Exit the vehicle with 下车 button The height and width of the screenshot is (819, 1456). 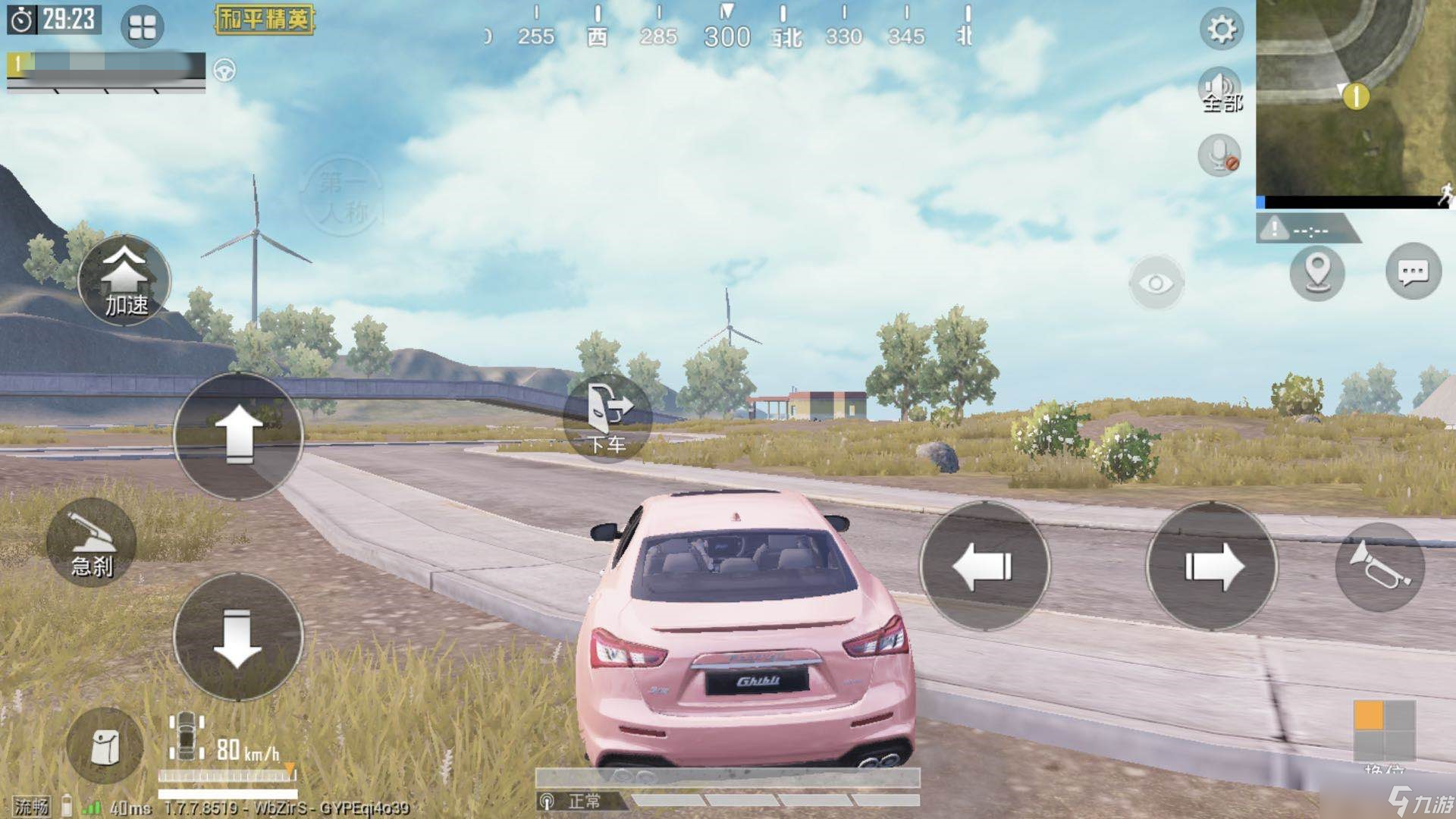tap(607, 418)
